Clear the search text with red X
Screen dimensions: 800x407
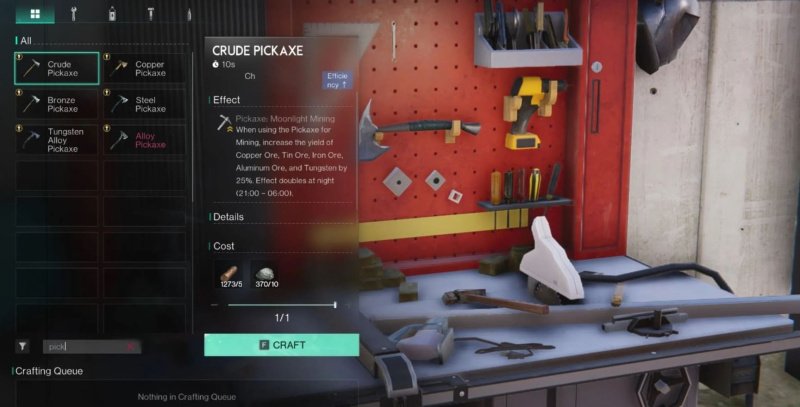click(x=131, y=346)
